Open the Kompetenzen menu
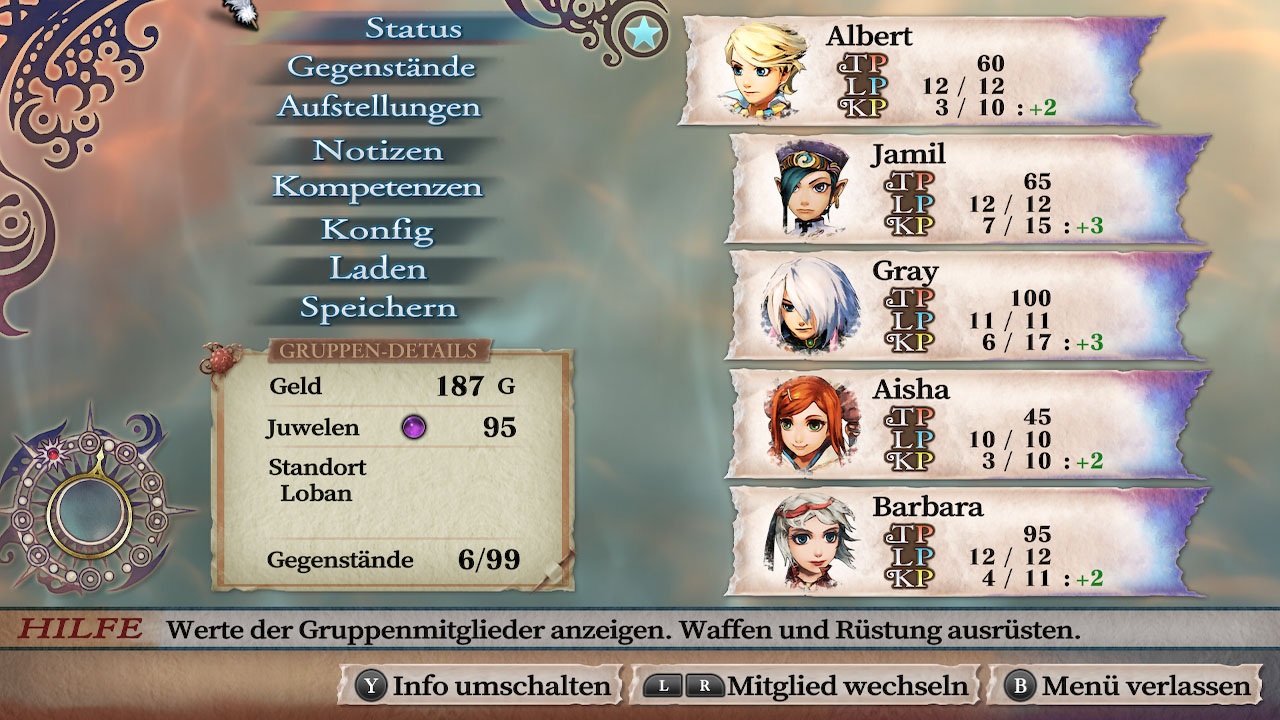1280x720 pixels. coord(377,188)
